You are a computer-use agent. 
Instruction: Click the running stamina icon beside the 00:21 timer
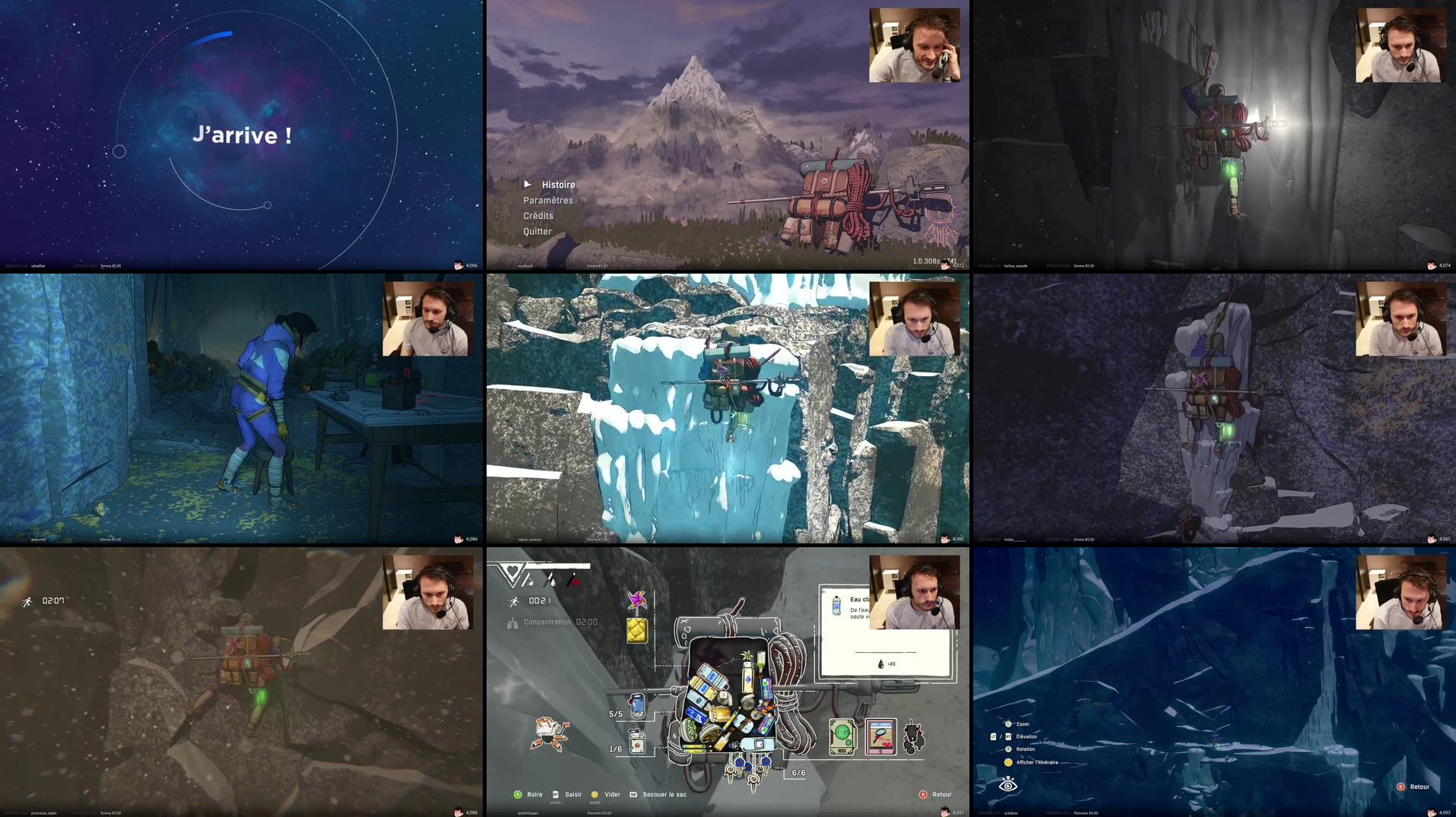(x=513, y=600)
